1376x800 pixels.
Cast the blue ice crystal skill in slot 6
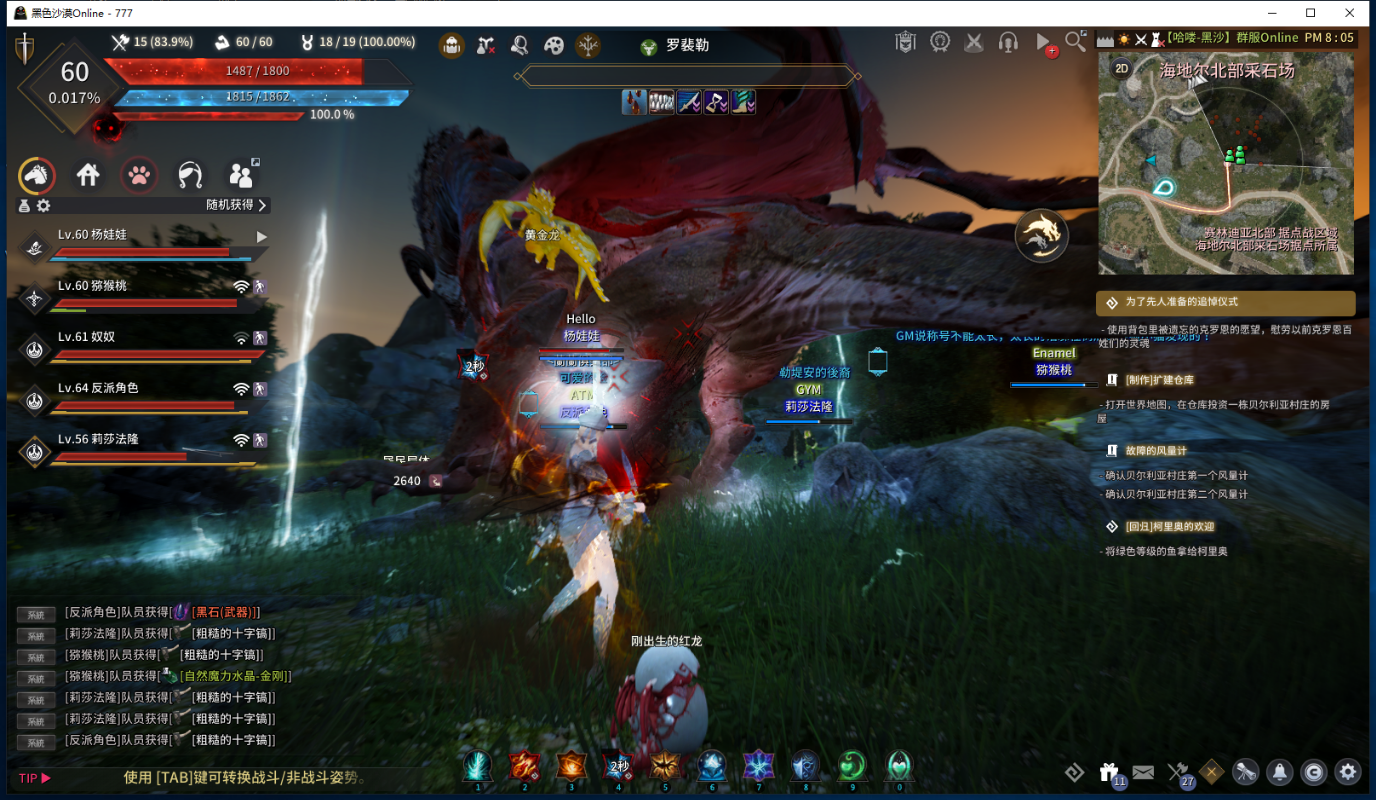coord(712,766)
